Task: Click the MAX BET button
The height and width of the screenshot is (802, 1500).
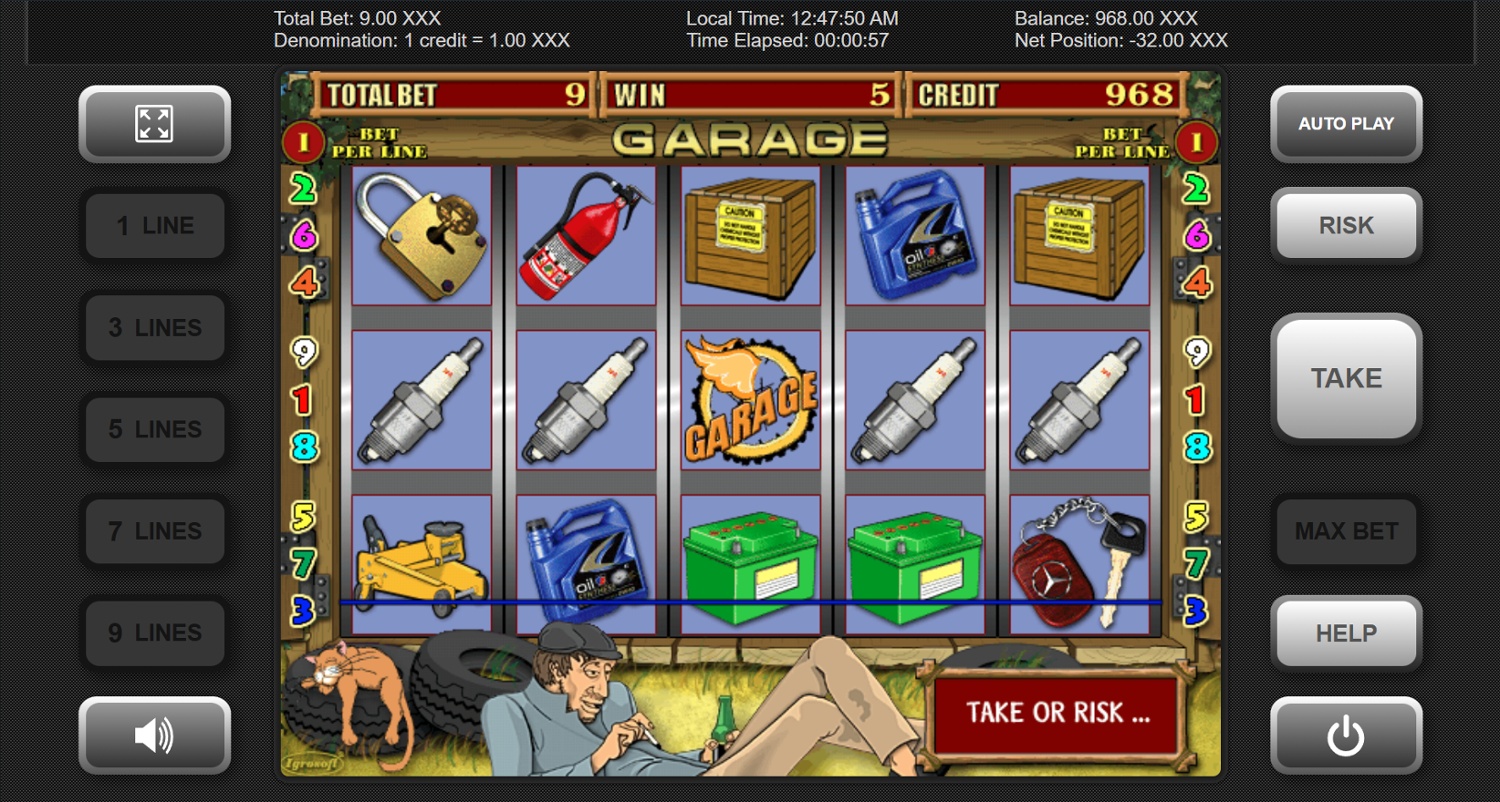Action: pos(1346,532)
